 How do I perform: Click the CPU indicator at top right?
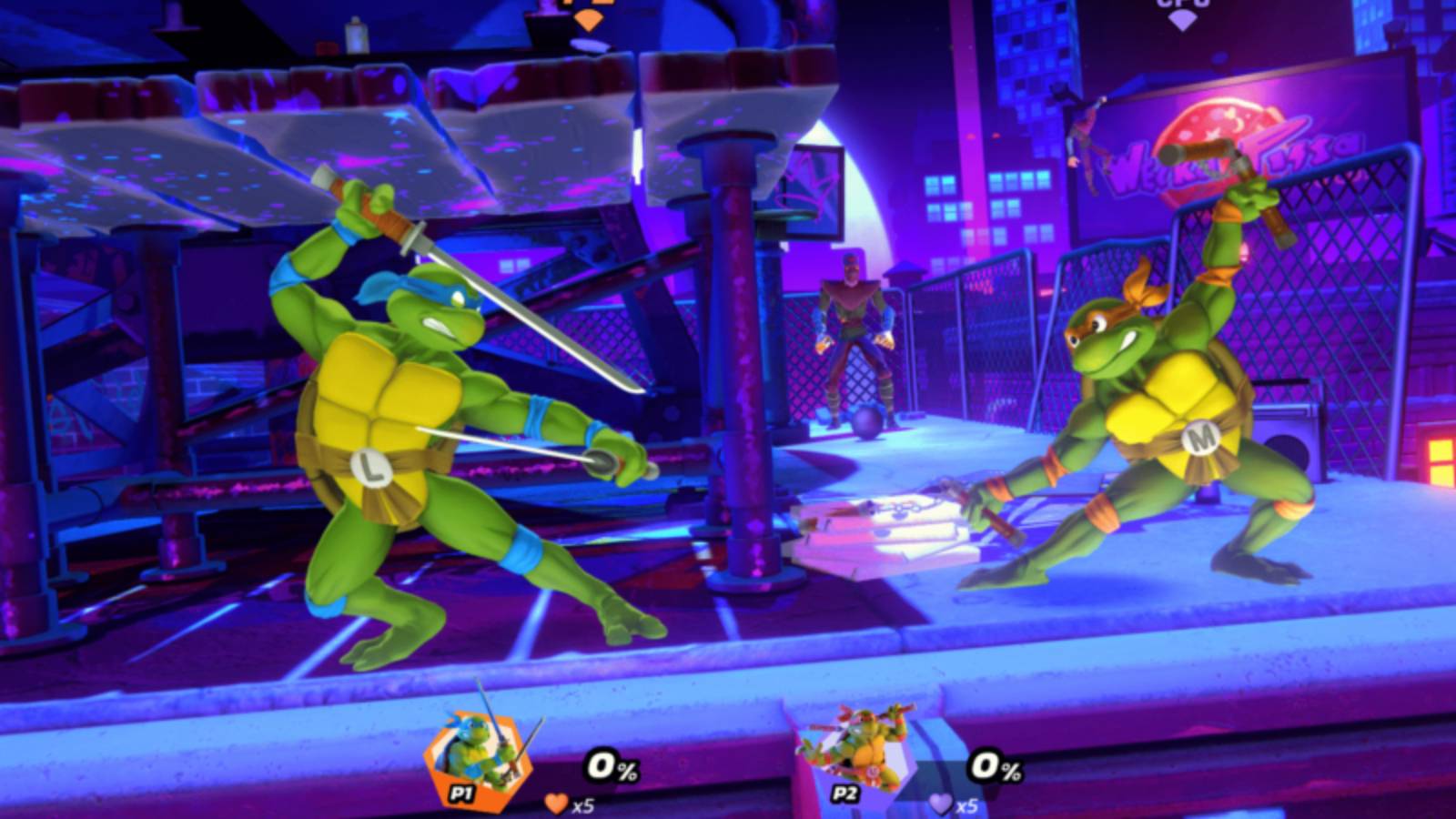click(1180, 5)
